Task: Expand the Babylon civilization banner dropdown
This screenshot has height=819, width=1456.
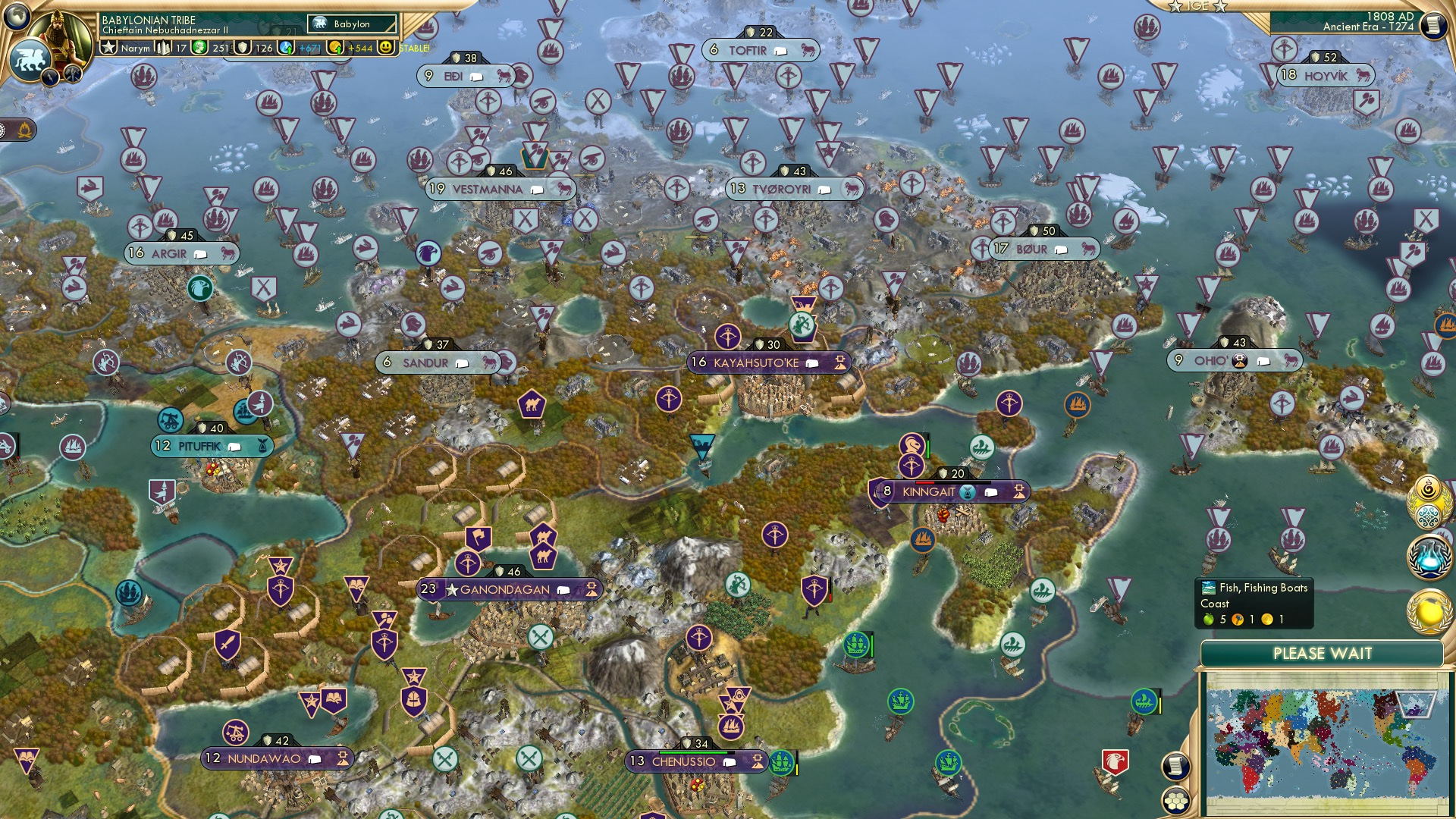Action: click(x=353, y=24)
